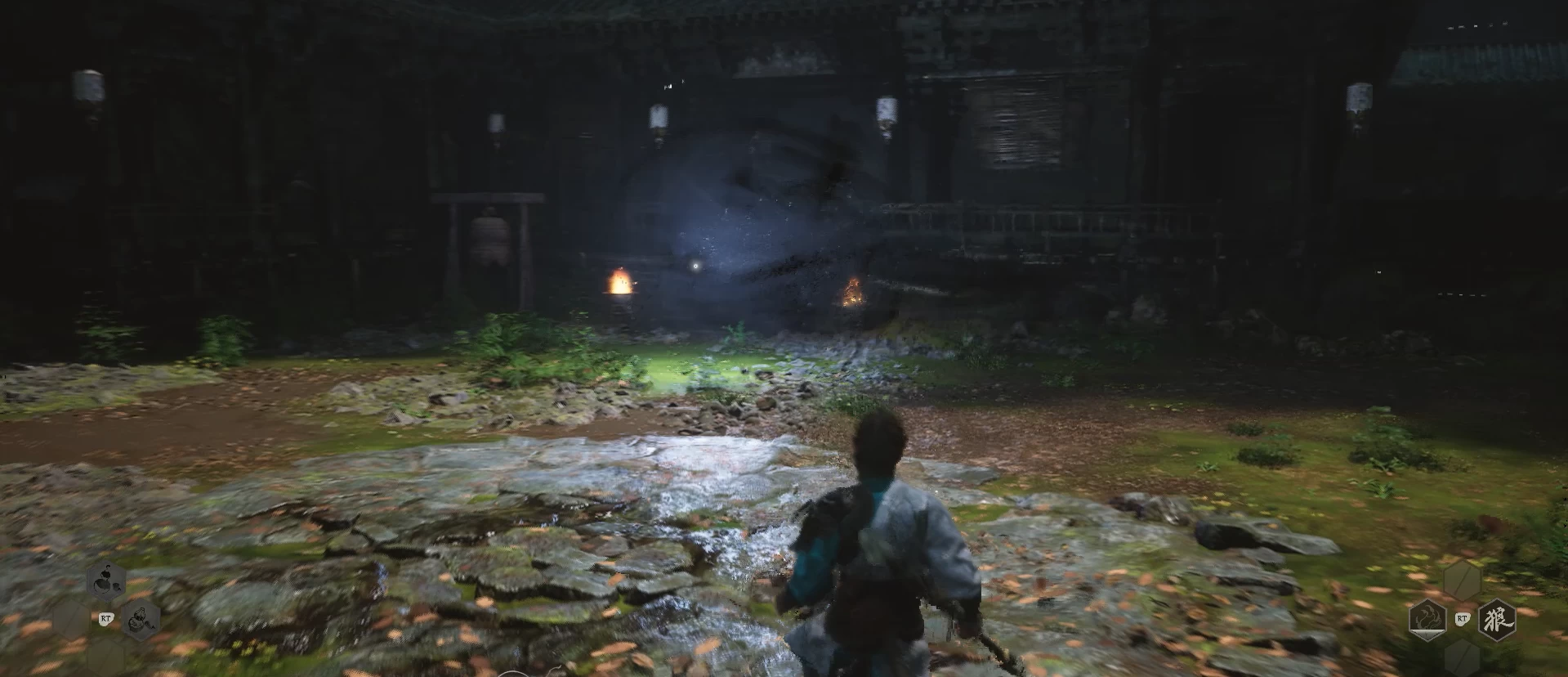This screenshot has width=1568, height=677.
Task: Select the squat, wide-stoppered gourd item slot
Action: [x=141, y=619]
